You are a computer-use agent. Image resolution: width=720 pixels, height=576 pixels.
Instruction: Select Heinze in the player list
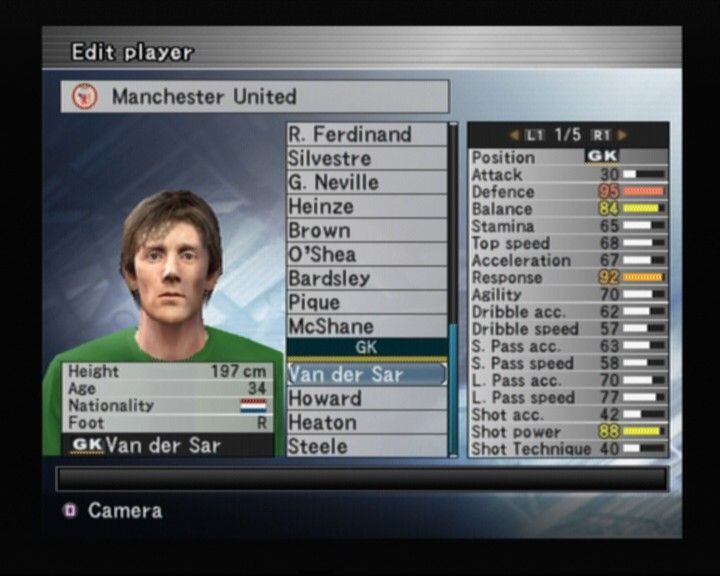click(x=365, y=206)
